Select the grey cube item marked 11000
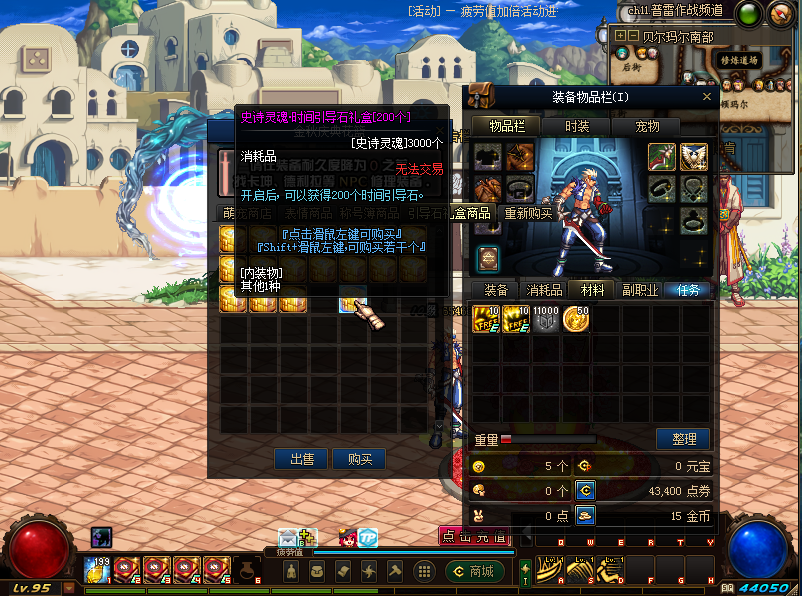The width and height of the screenshot is (802, 596). tap(546, 319)
